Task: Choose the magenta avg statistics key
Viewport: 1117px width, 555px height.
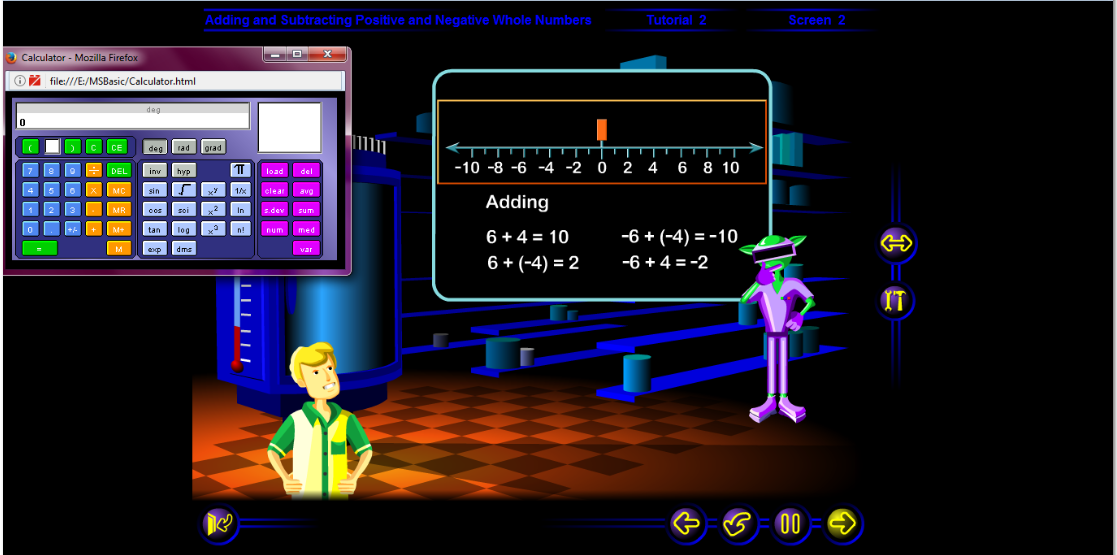Action: click(306, 190)
